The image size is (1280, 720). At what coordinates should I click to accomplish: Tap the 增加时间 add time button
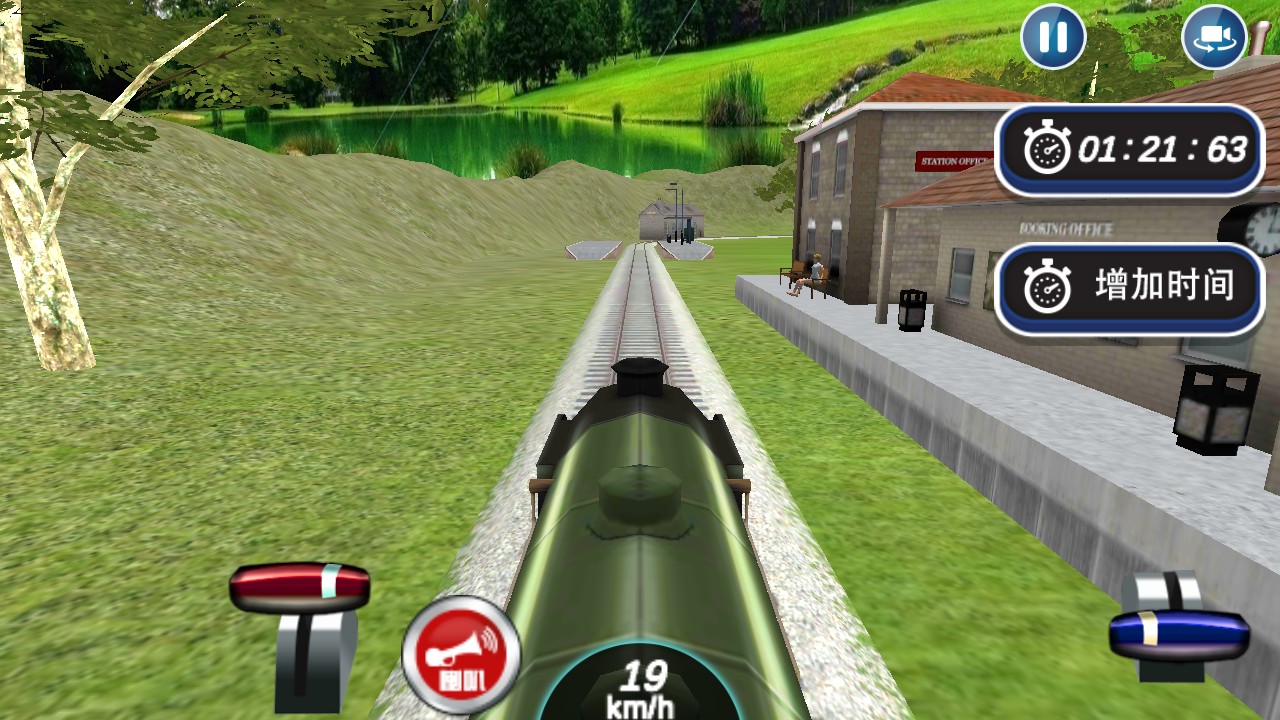click(x=1130, y=288)
